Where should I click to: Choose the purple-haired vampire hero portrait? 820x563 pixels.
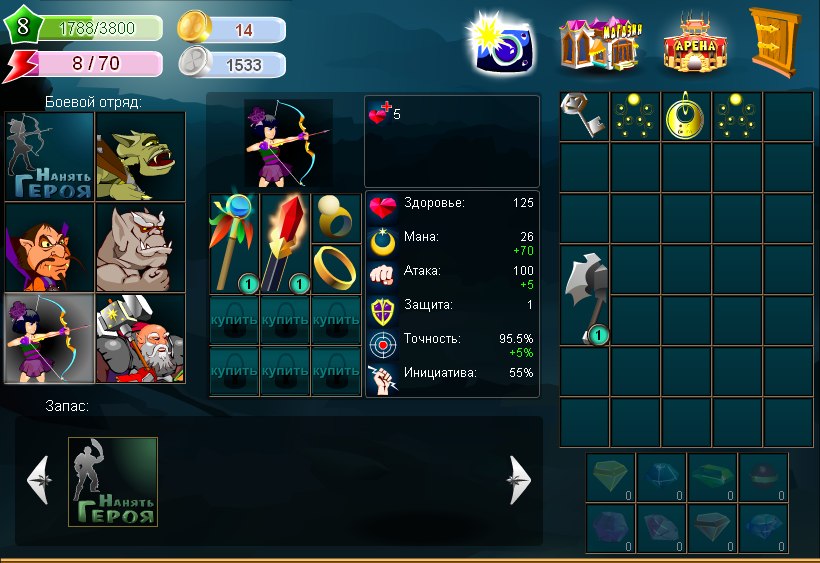(50, 248)
